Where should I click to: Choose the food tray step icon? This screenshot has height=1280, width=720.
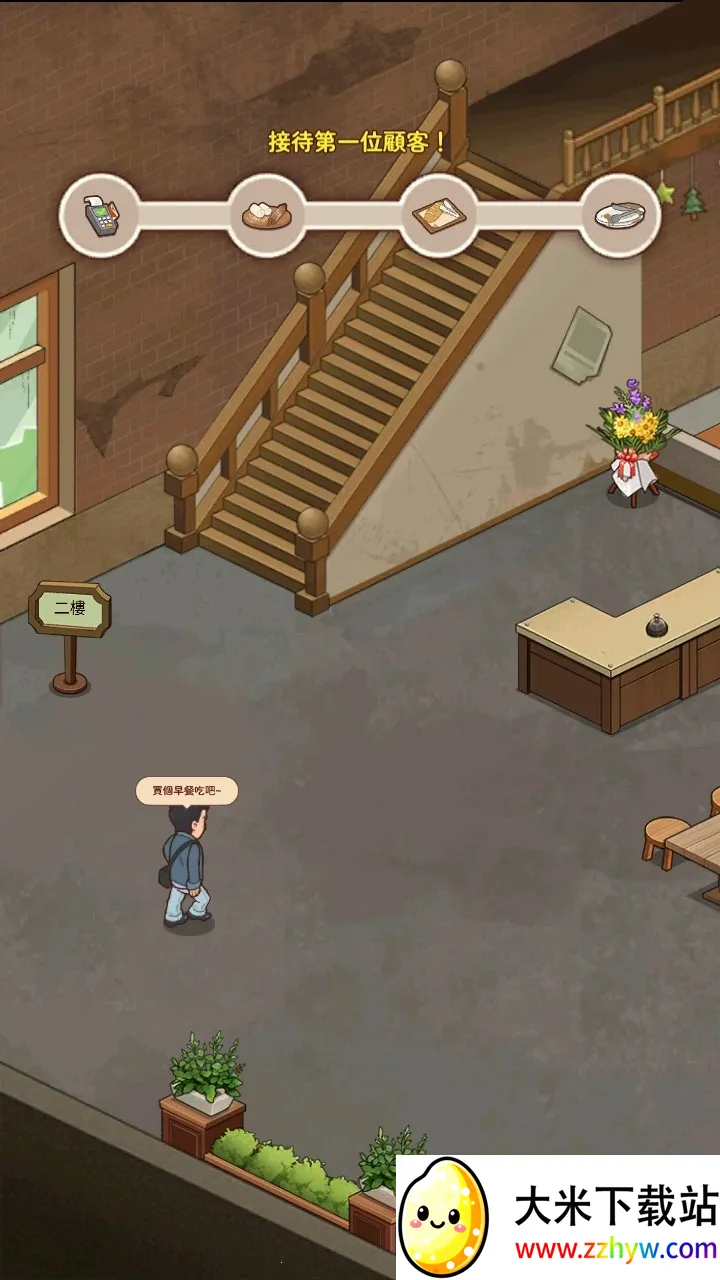pos(439,214)
